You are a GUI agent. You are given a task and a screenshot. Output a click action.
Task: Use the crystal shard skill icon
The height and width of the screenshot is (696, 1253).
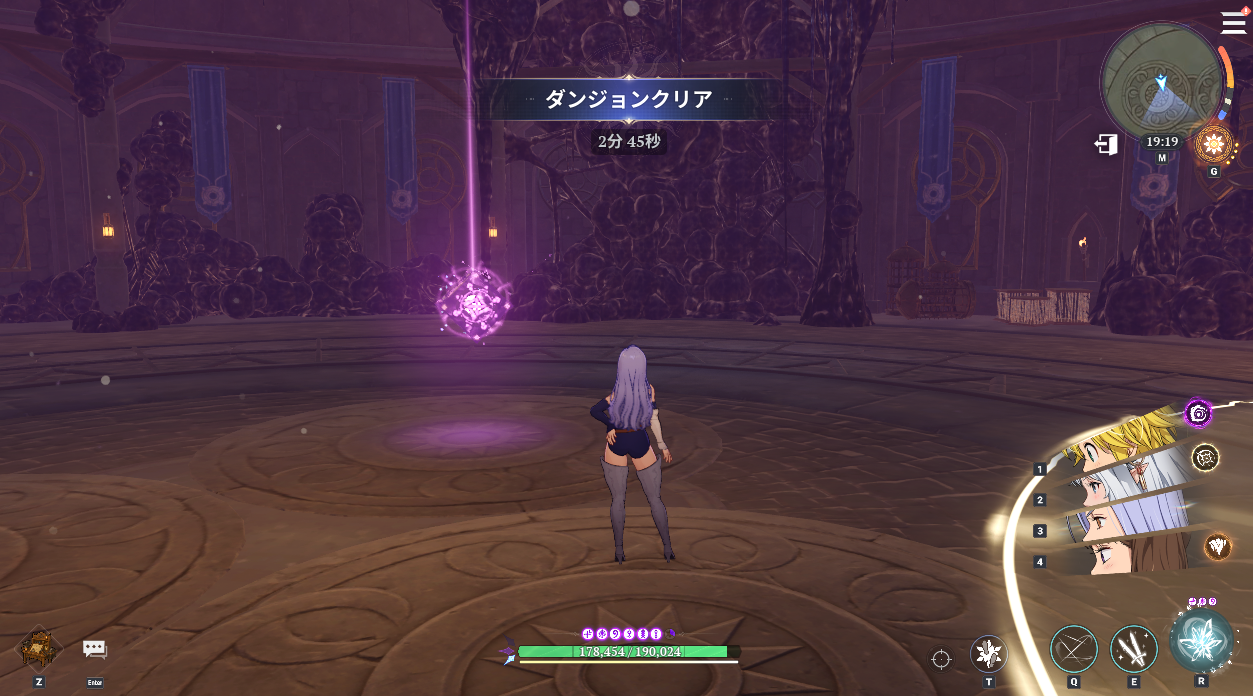point(989,654)
